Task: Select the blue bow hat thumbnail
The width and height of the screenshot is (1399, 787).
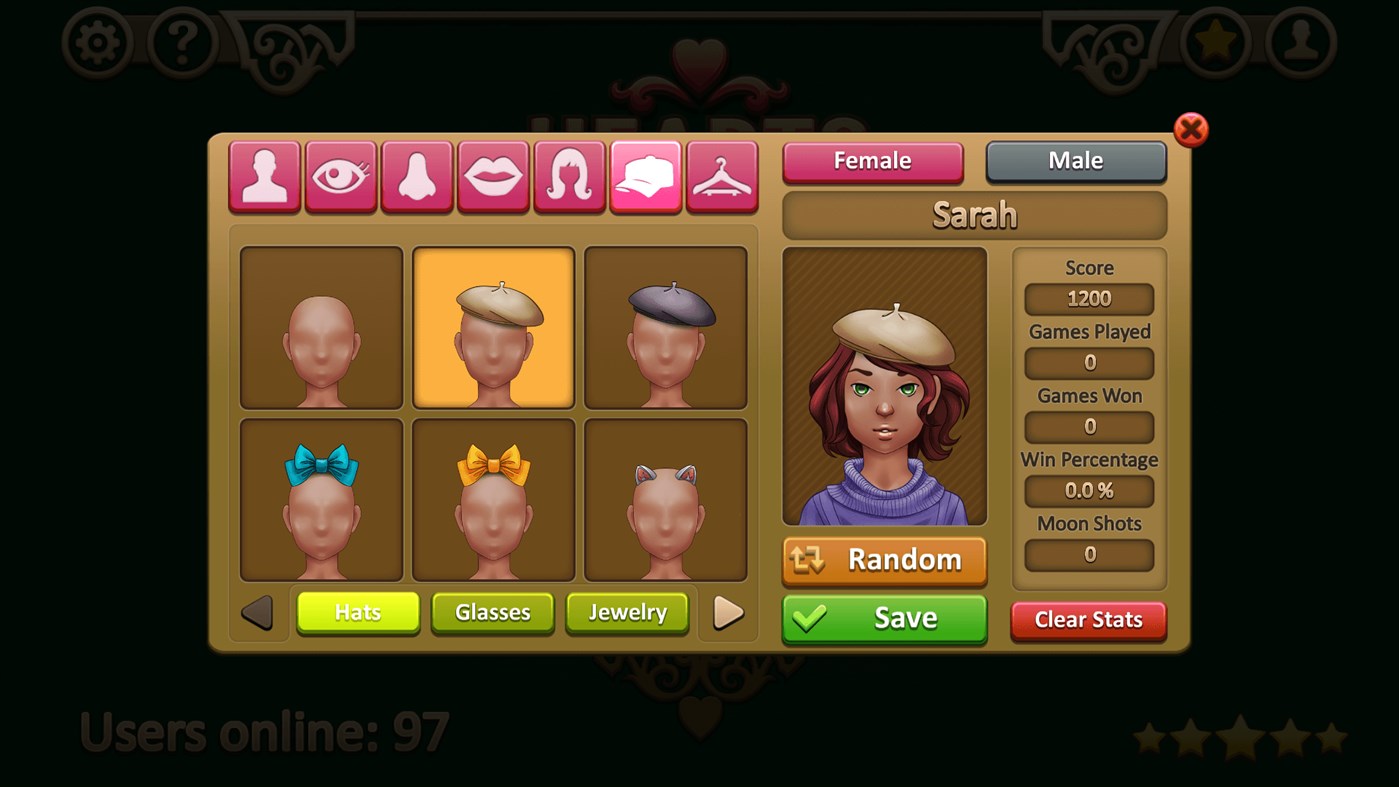Action: (320, 499)
